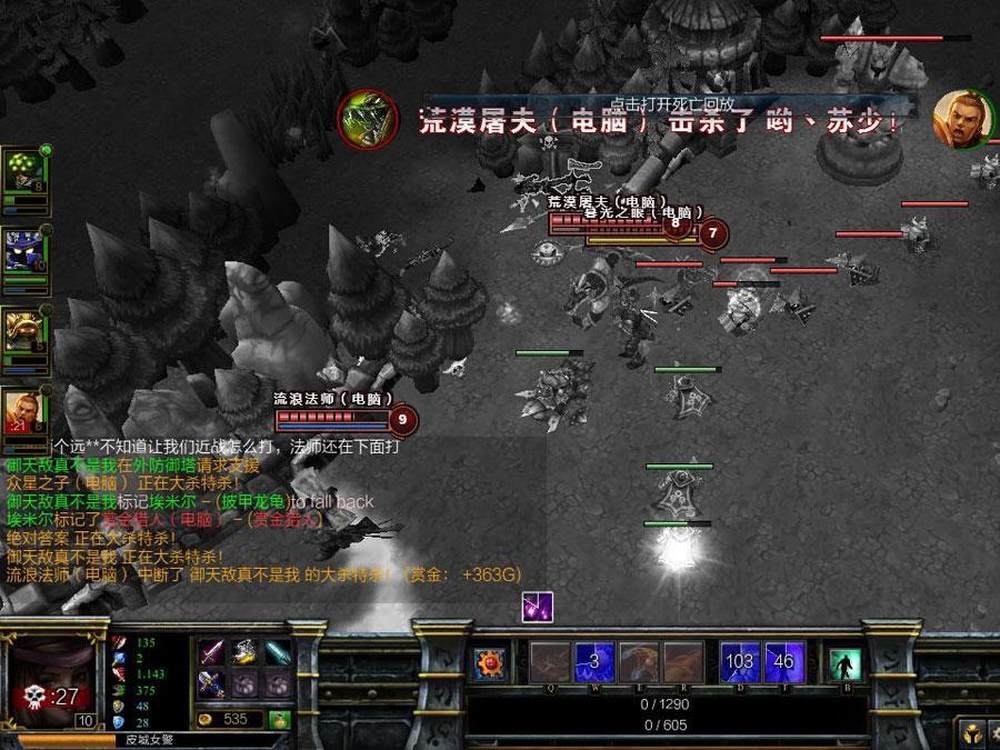Select the blue-hilted sword item slot
Screen dimensions: 1000x750
click(x=211, y=684)
